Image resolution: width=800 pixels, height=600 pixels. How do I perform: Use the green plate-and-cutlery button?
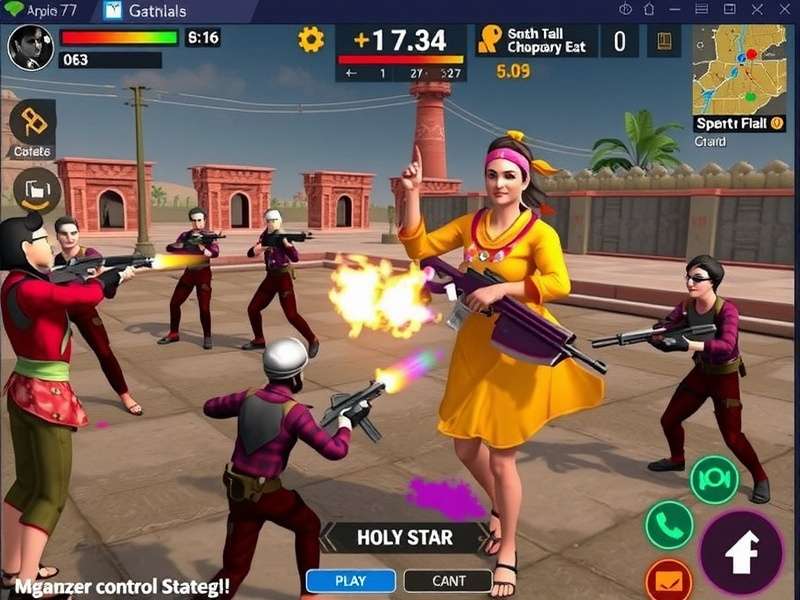(714, 480)
